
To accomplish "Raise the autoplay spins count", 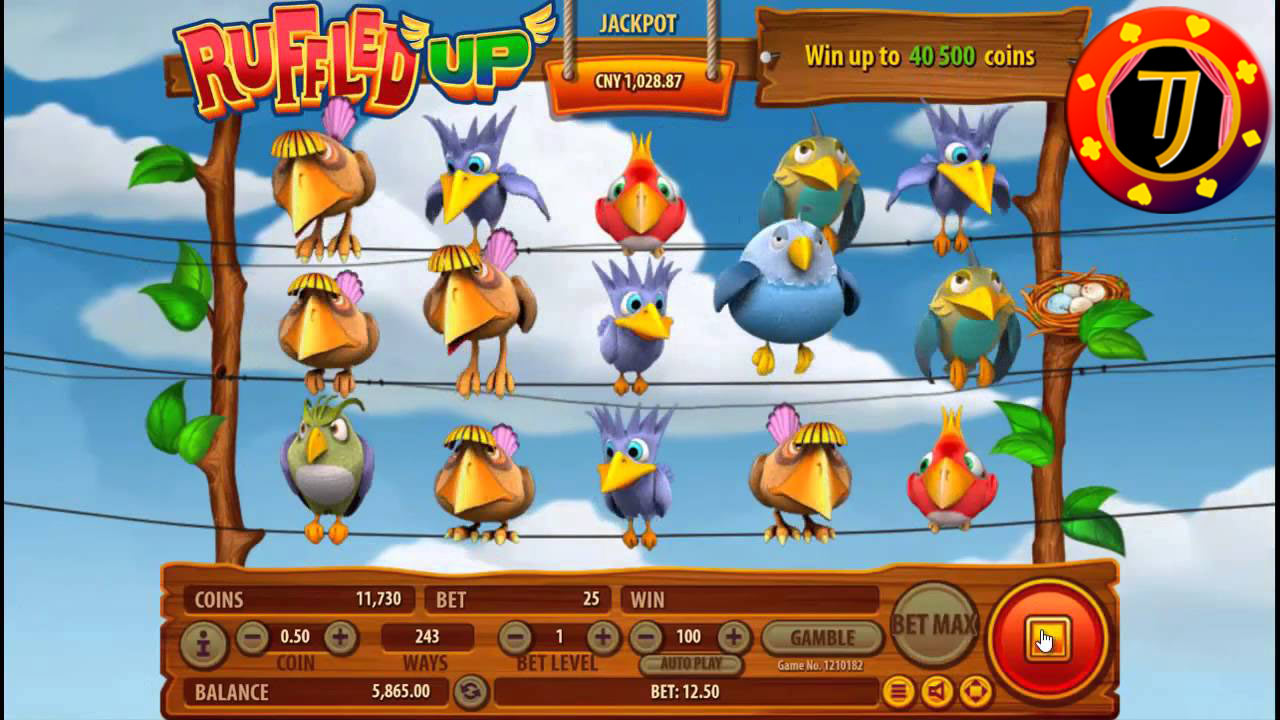I will click(x=737, y=637).
